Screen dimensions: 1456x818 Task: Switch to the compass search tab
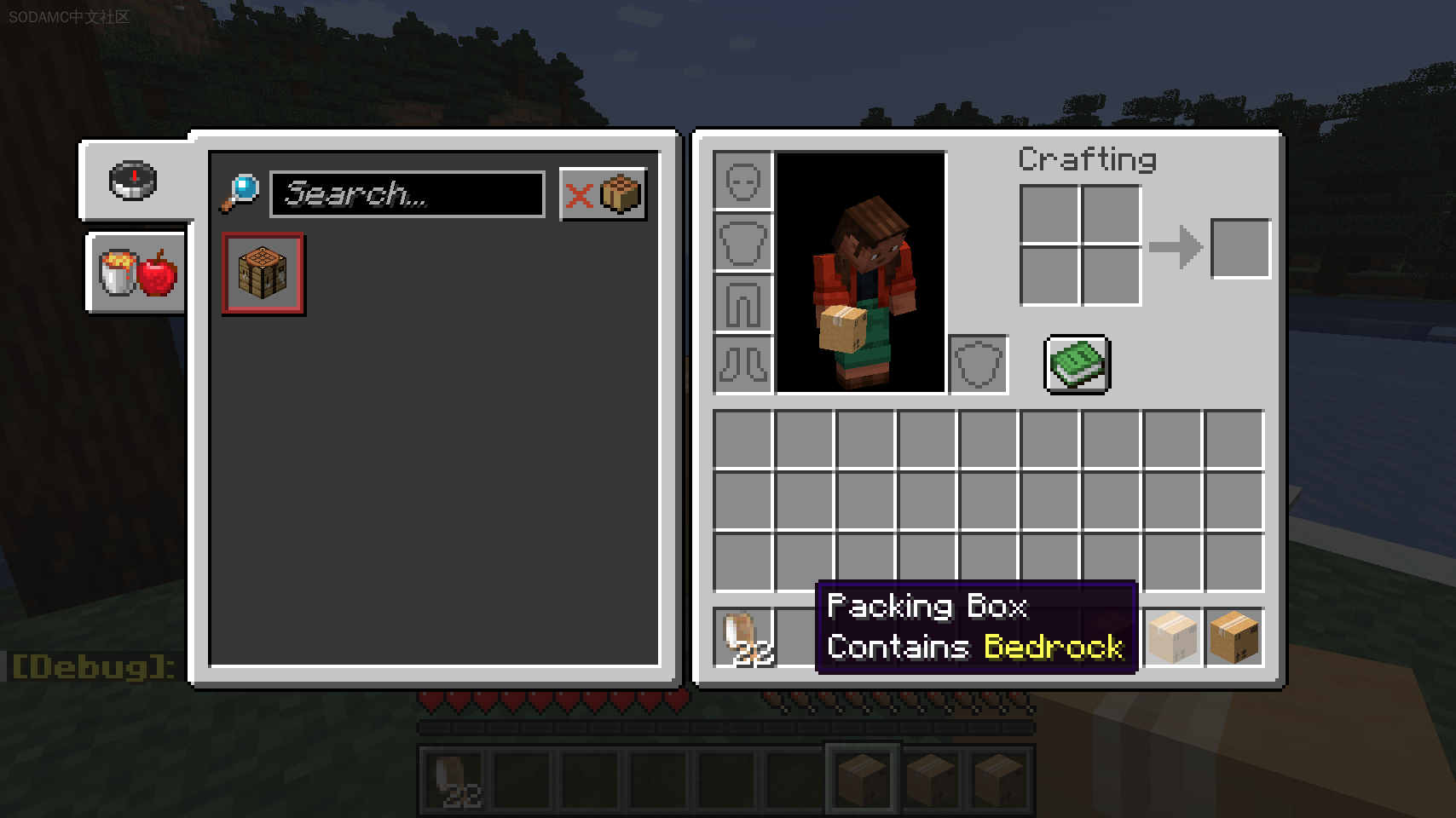pyautogui.click(x=133, y=181)
